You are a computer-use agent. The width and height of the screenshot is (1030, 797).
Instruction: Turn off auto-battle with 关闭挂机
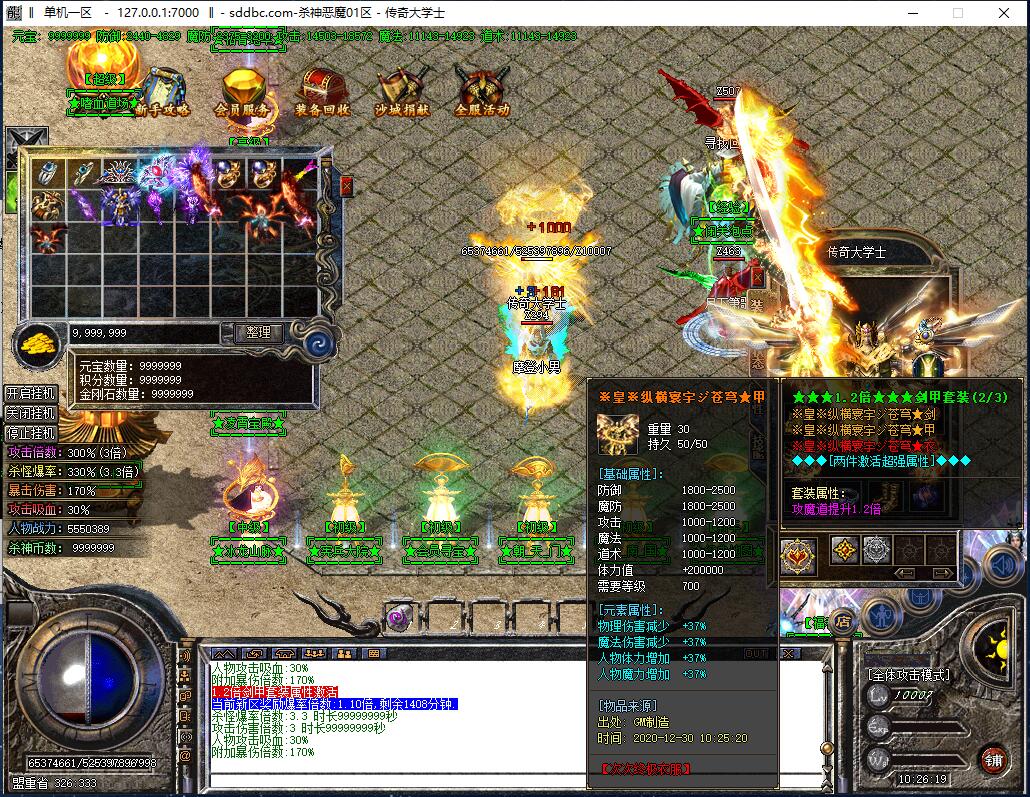(x=30, y=413)
